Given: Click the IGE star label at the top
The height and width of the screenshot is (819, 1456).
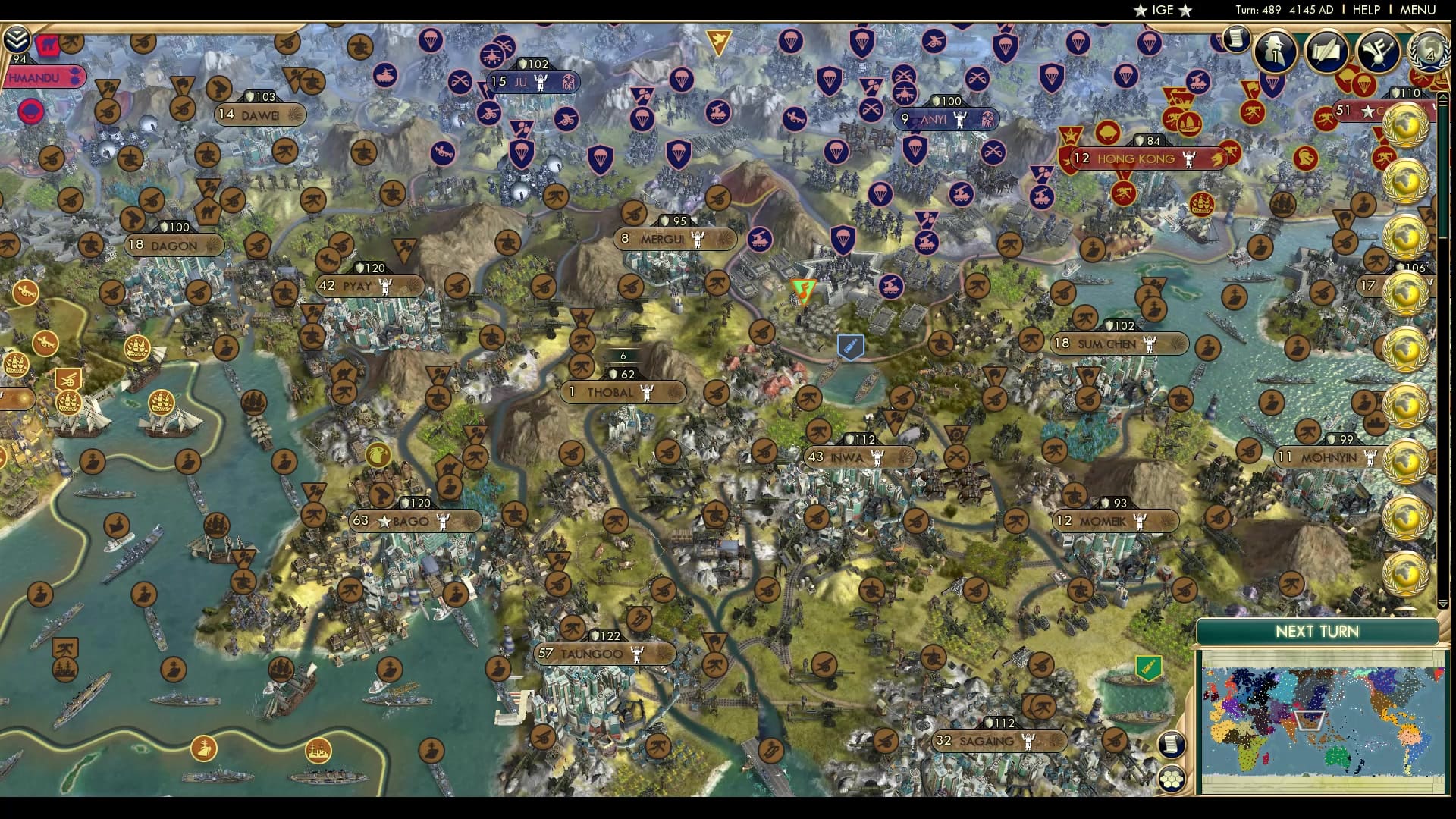Looking at the screenshot, I should coord(1166,11).
